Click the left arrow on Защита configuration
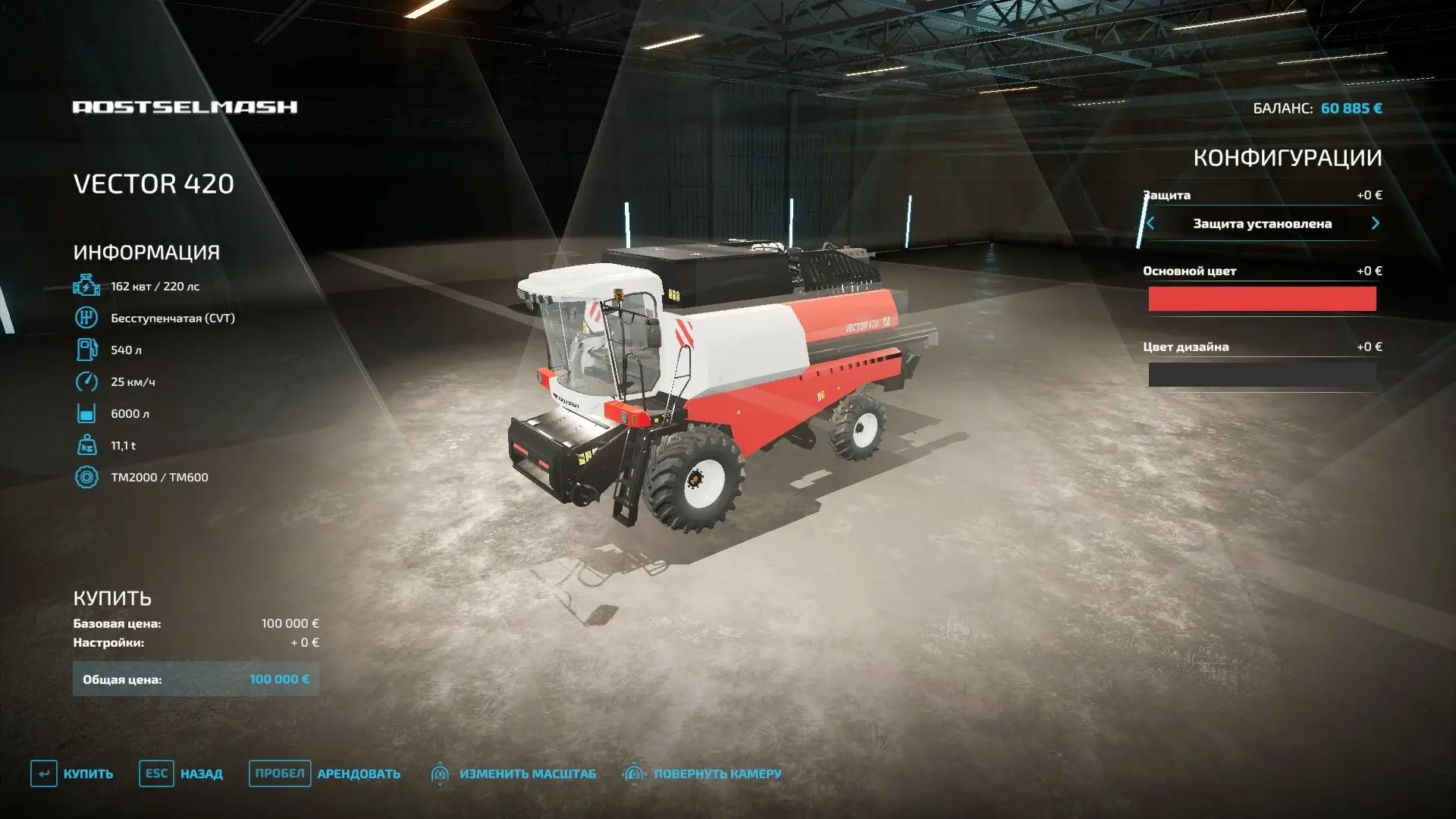The width and height of the screenshot is (1456, 819). coord(1150,224)
